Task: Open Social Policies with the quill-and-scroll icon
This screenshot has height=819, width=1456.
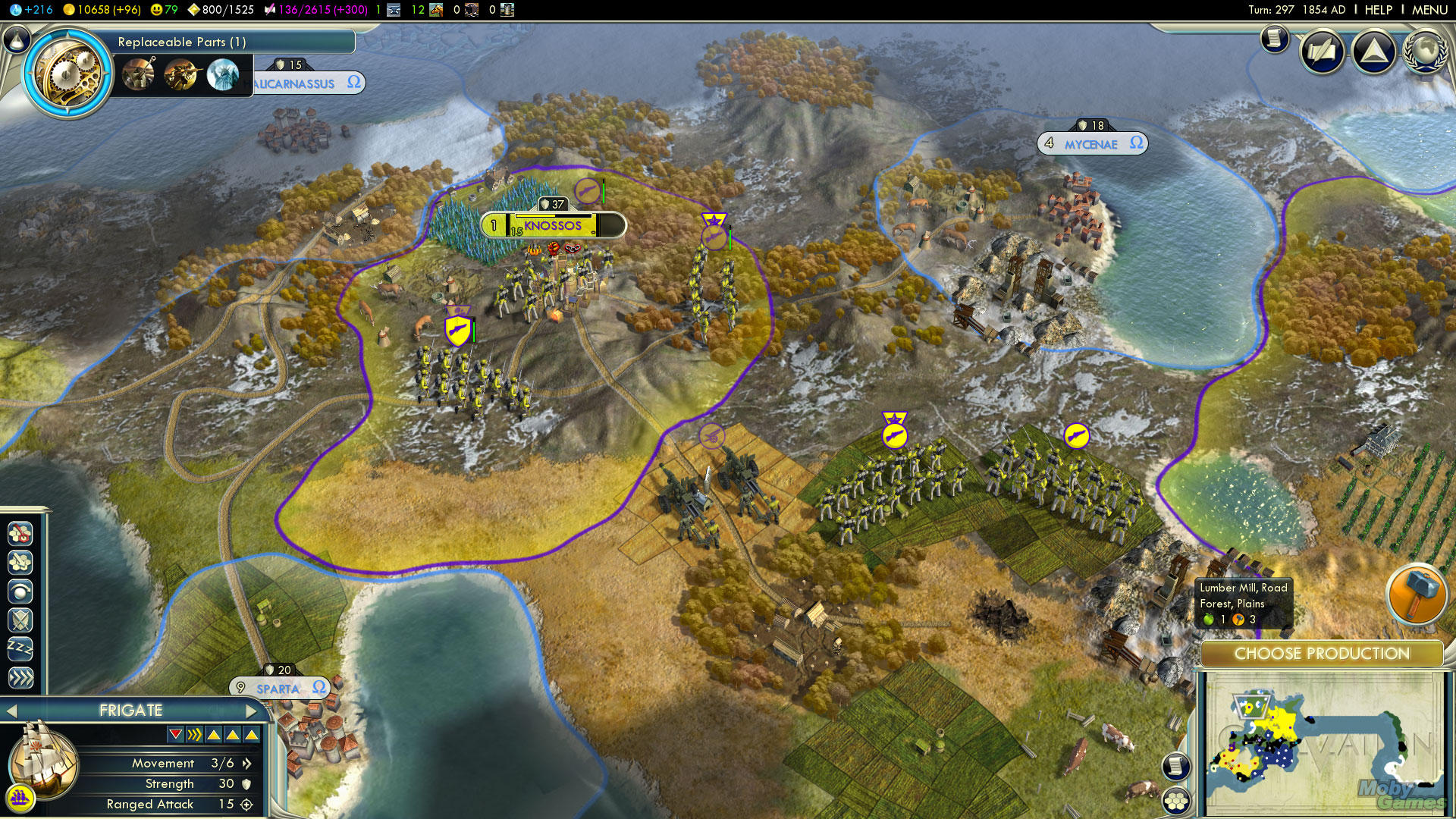Action: pyautogui.click(x=1323, y=53)
